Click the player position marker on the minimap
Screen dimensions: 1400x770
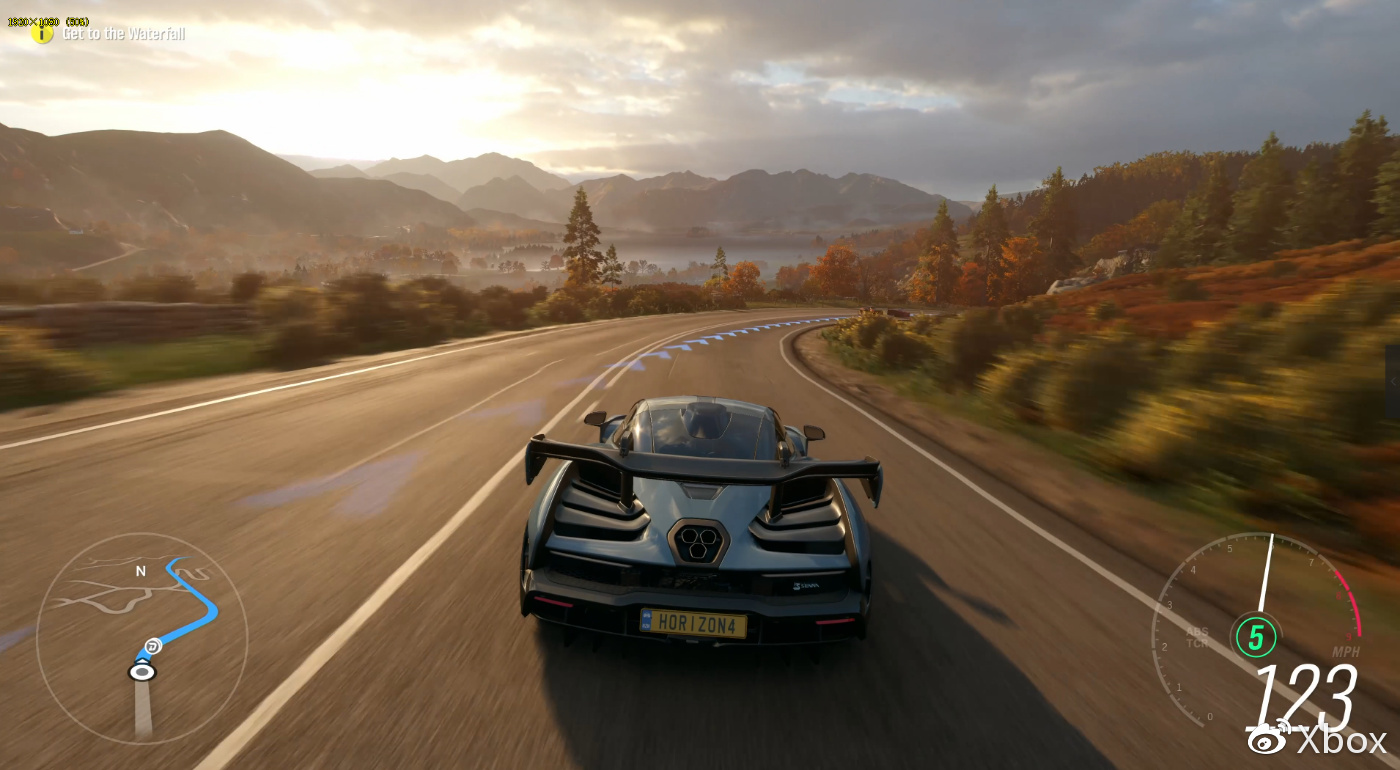click(x=143, y=671)
